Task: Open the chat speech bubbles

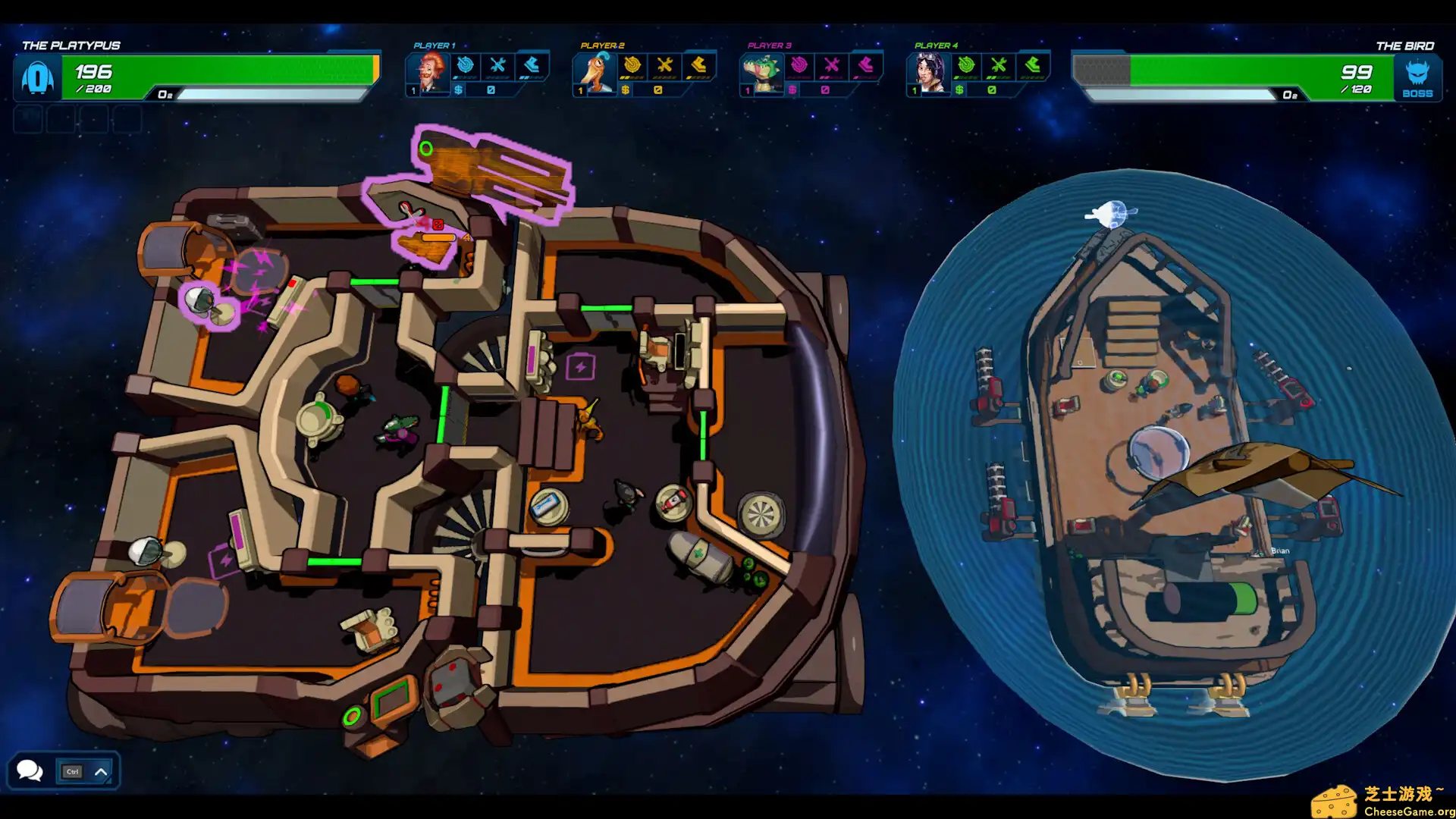Action: (x=30, y=770)
